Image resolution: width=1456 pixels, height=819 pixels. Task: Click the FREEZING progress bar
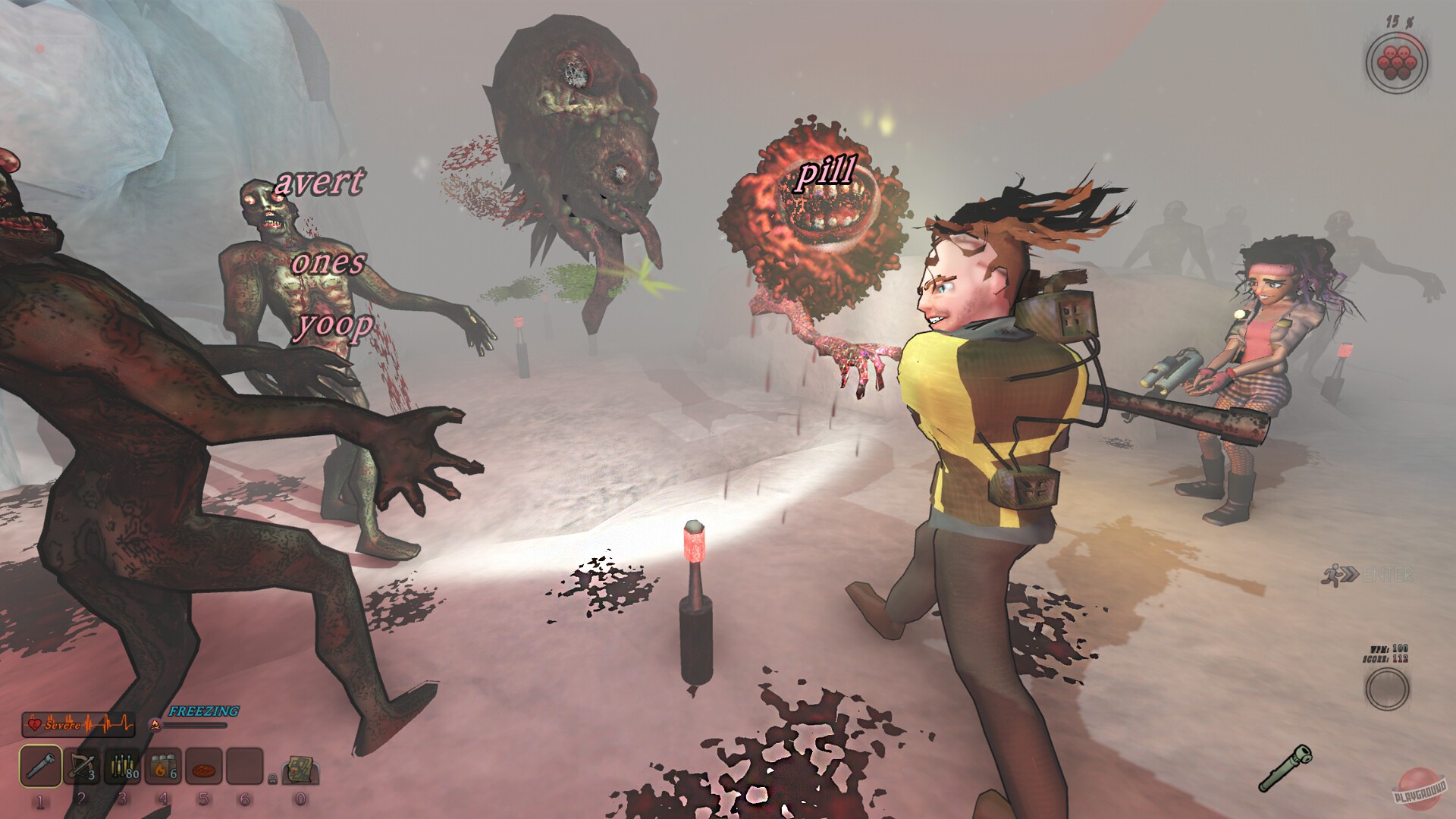tap(196, 725)
